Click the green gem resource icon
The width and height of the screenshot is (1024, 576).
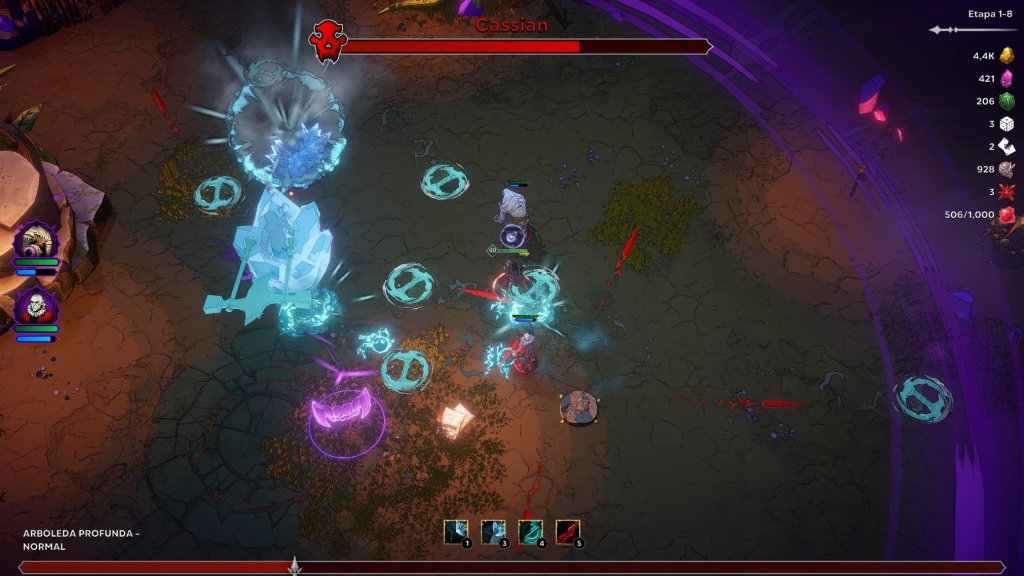click(x=1006, y=101)
